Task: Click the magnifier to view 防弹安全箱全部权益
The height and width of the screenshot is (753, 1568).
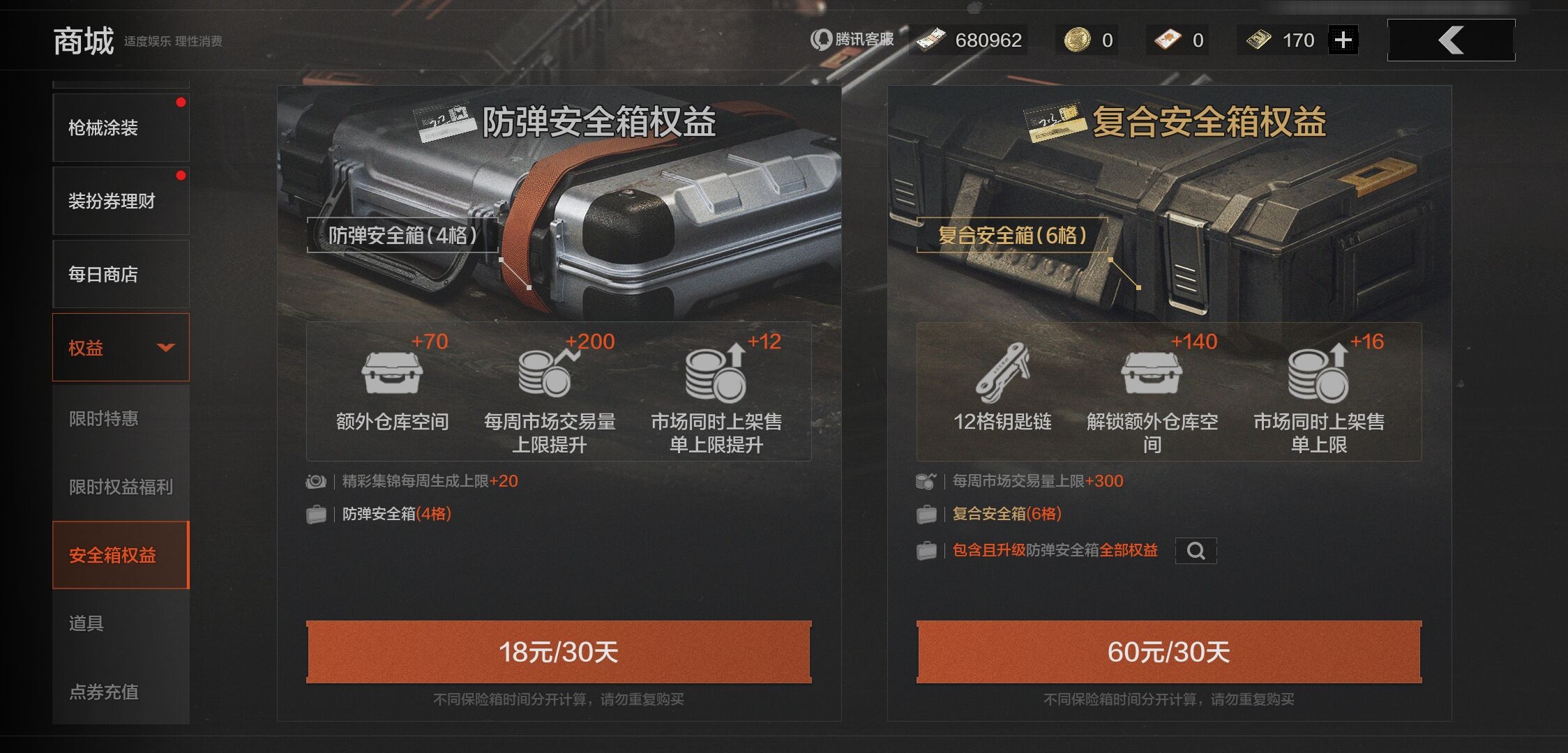Action: 1196,551
